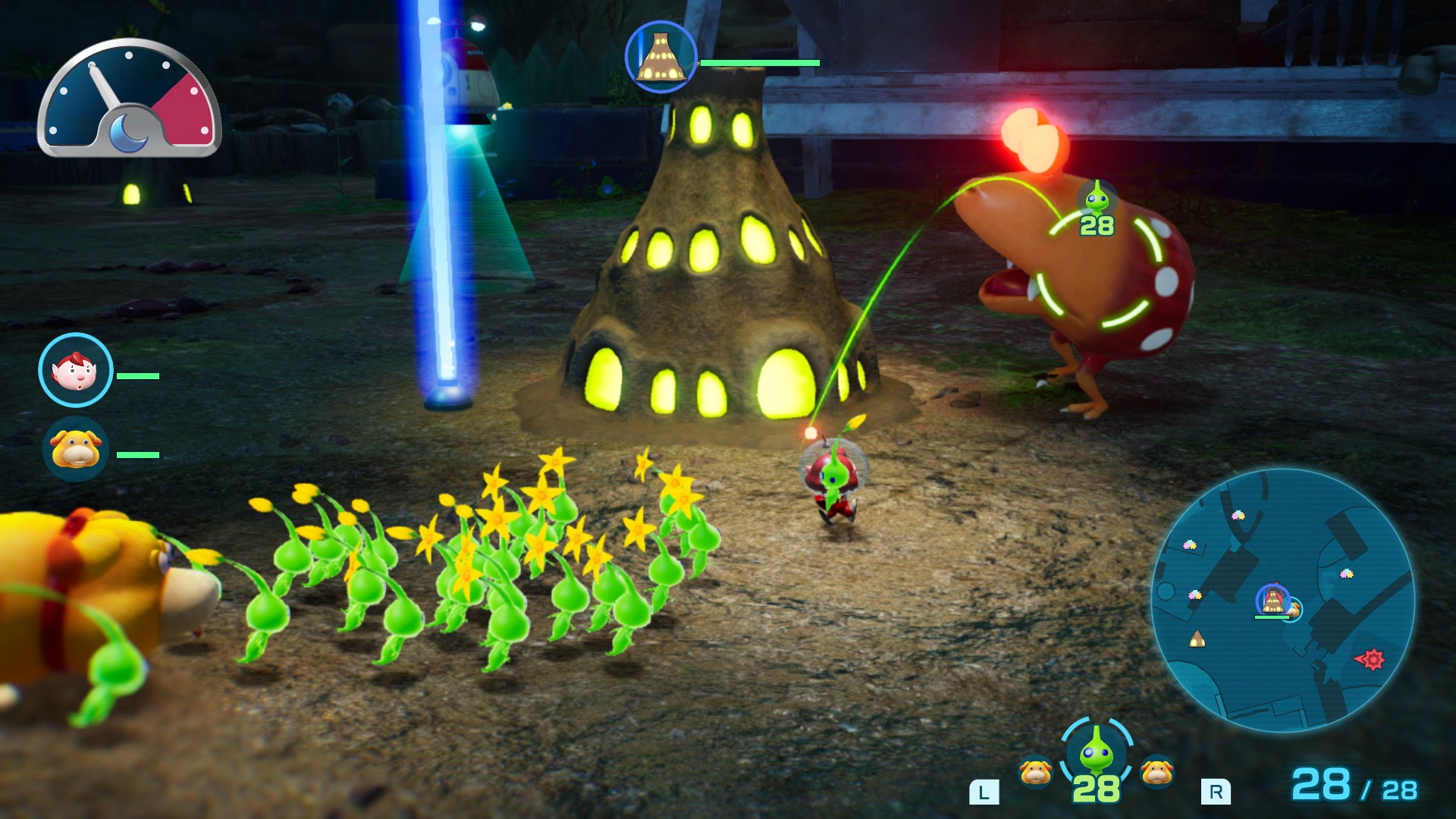Viewport: 1456px width, 819px height.
Task: Click the Onion marker highlighted on the minimap
Action: (x=1274, y=599)
